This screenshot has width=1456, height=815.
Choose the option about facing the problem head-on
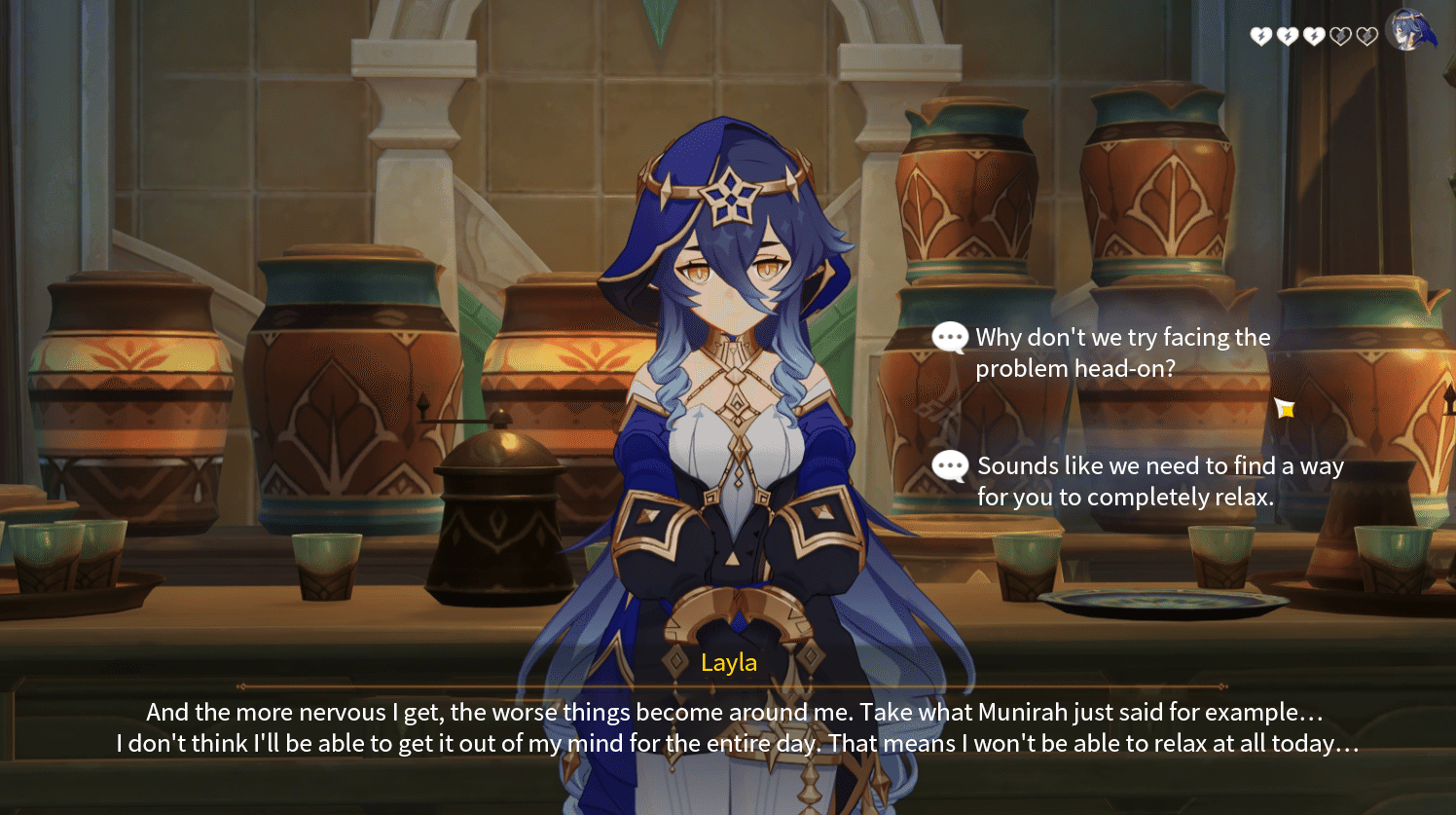tap(1119, 352)
